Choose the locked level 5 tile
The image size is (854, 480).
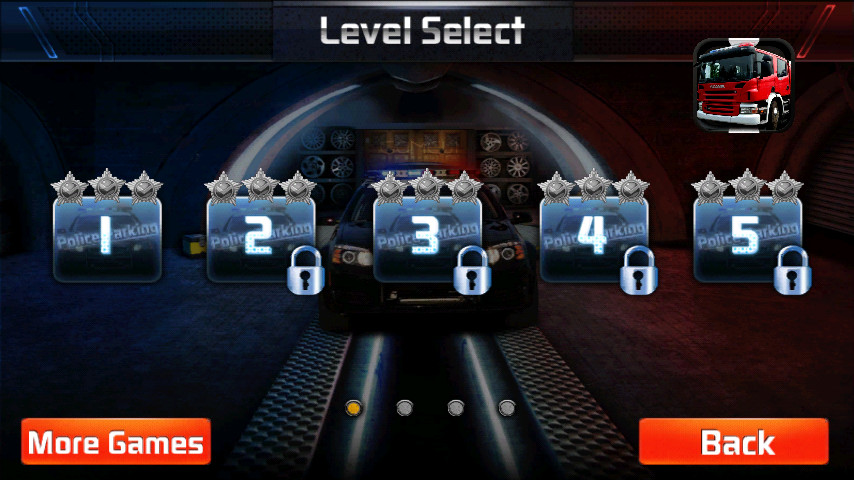[x=747, y=238]
